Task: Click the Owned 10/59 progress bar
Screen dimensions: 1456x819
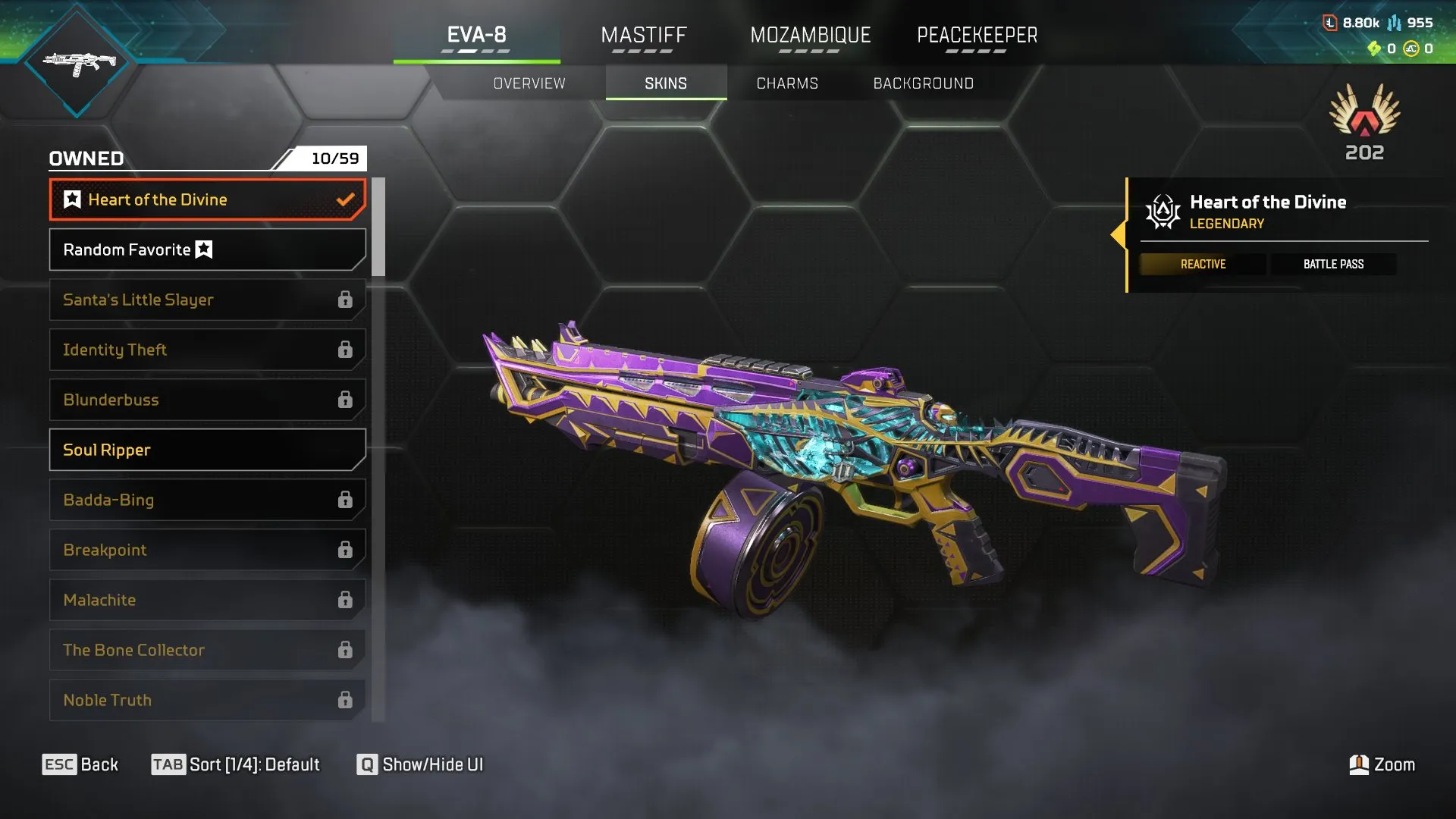Action: (x=206, y=158)
